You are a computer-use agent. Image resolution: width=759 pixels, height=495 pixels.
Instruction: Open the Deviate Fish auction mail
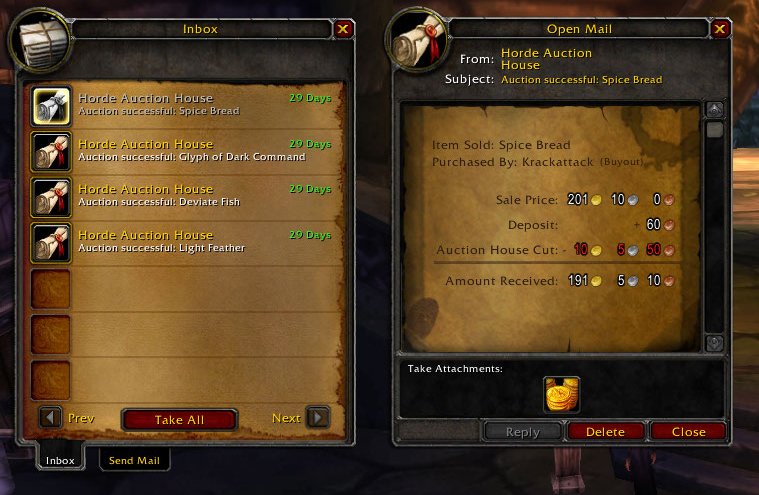51,195
